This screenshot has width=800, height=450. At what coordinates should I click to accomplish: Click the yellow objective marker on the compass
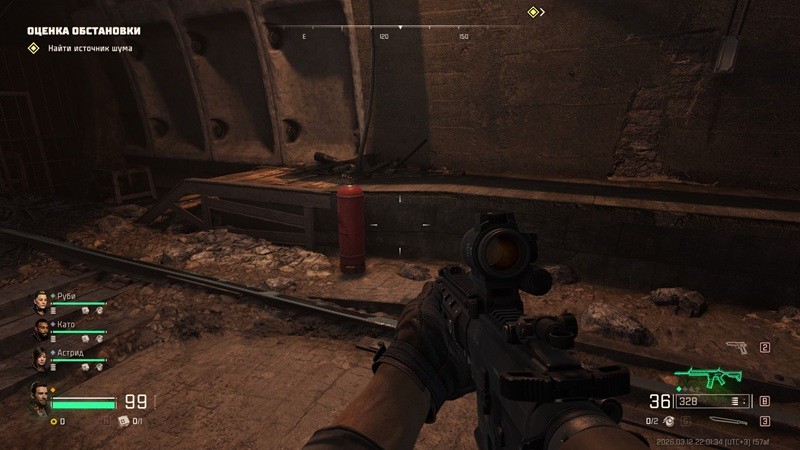tap(534, 12)
